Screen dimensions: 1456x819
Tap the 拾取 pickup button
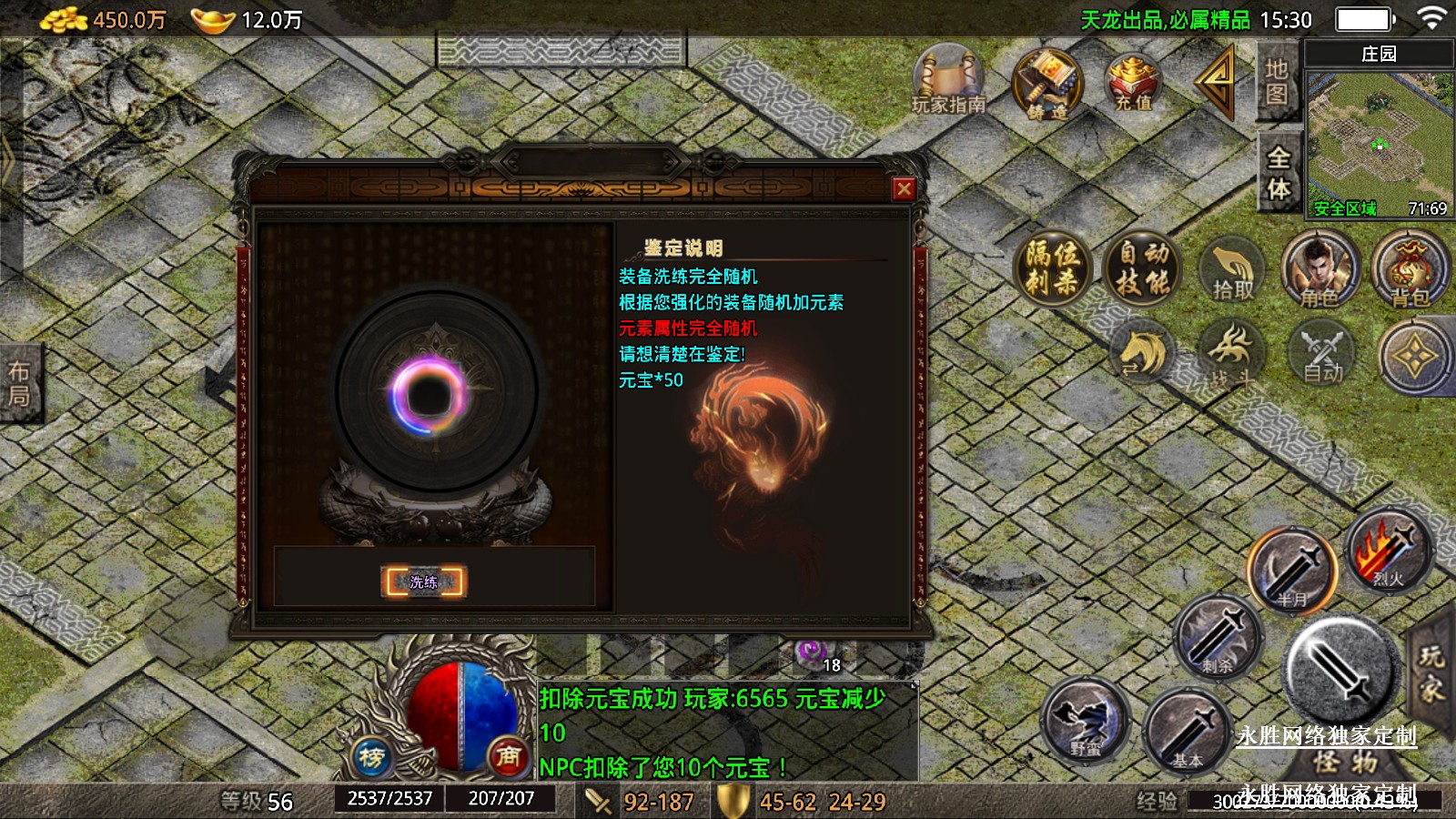click(x=1232, y=272)
